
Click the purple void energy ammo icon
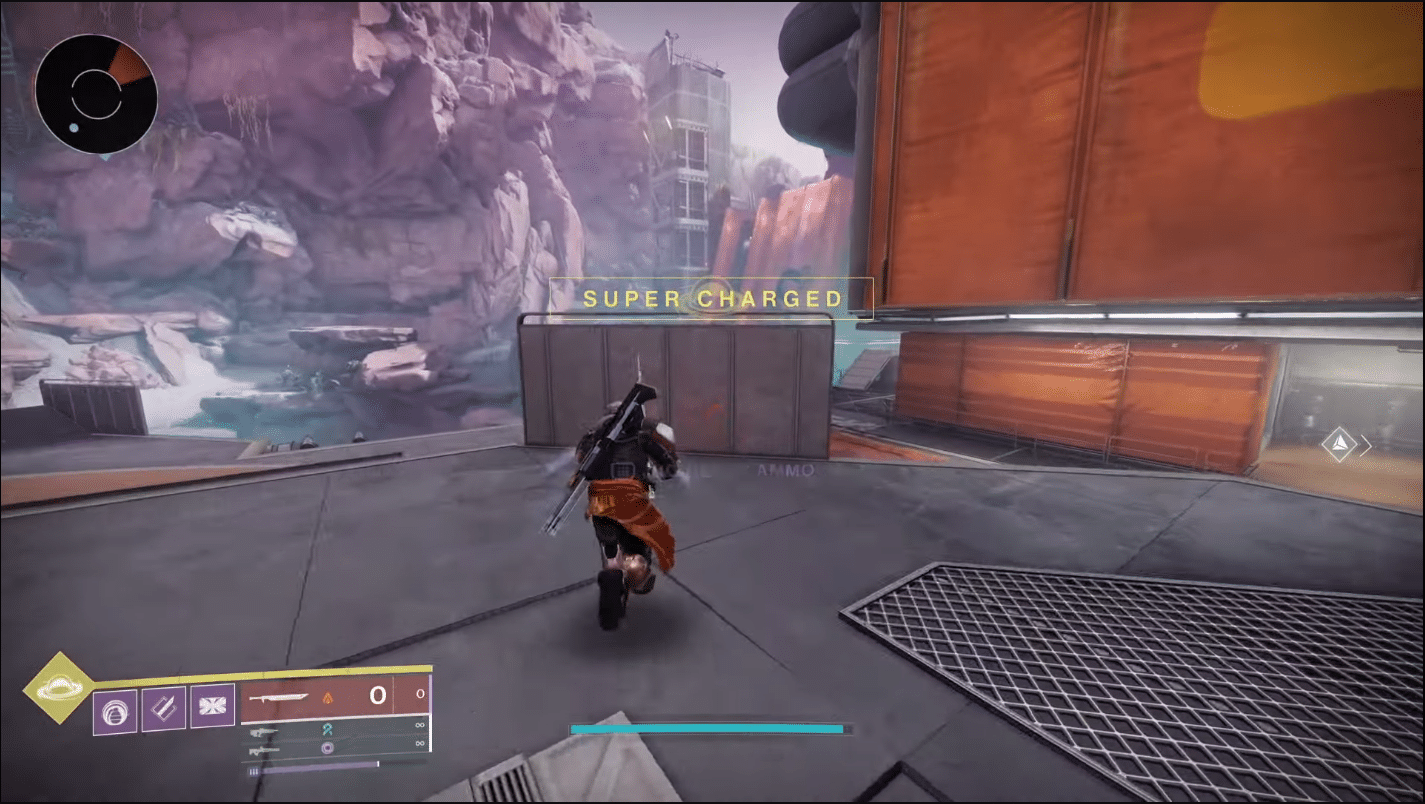(328, 748)
